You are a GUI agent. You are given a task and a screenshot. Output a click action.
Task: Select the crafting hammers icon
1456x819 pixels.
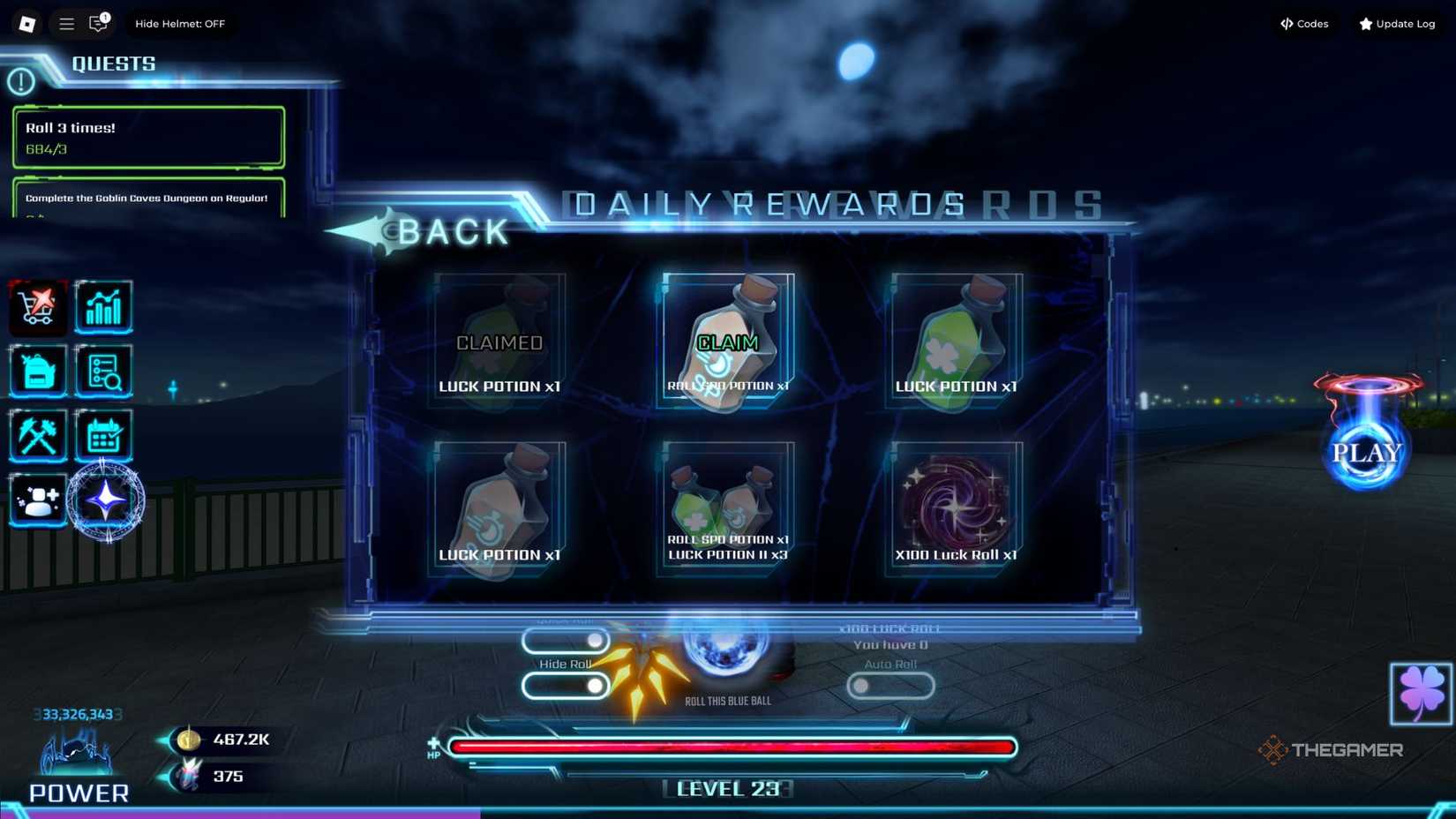coord(37,436)
